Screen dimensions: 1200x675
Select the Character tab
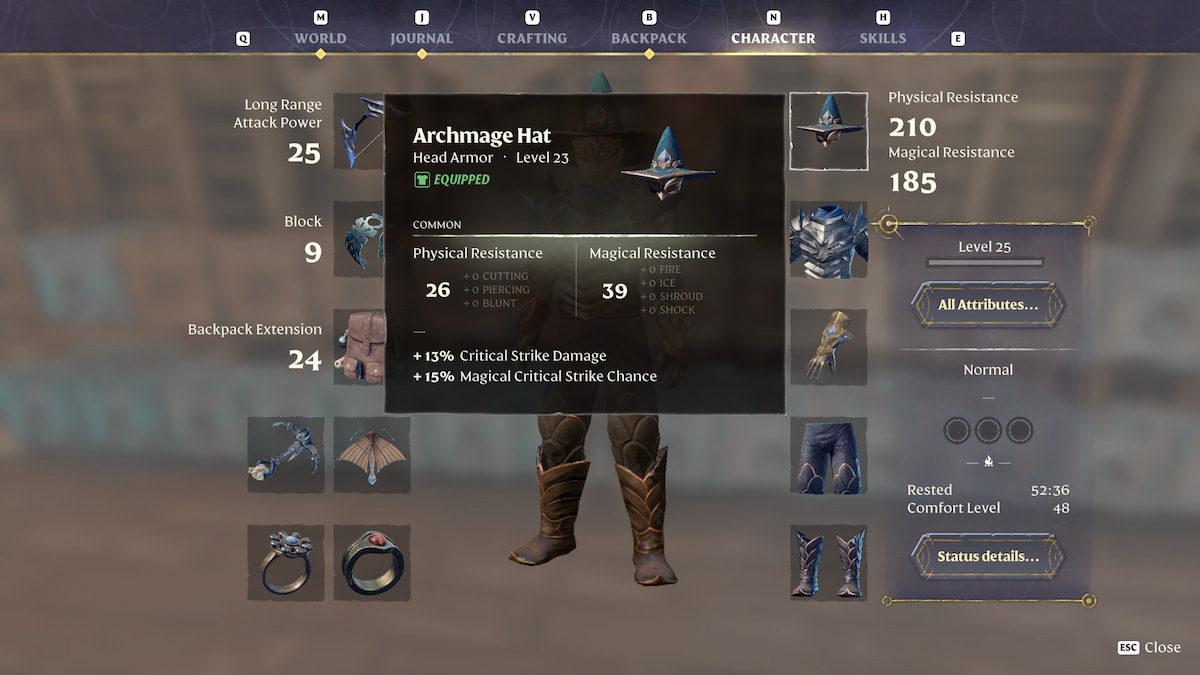pos(773,38)
